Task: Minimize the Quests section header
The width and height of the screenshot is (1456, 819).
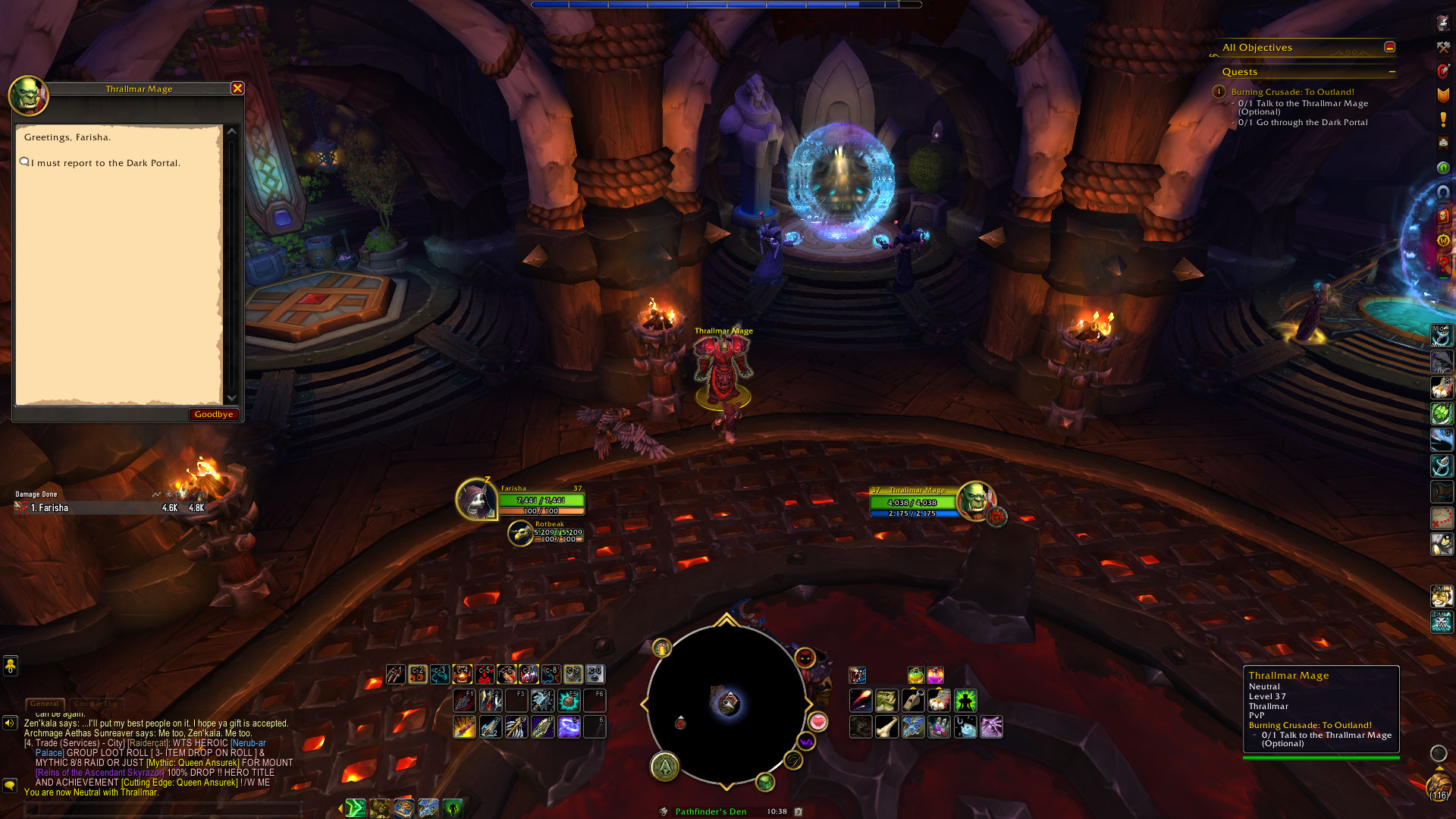Action: [1392, 72]
